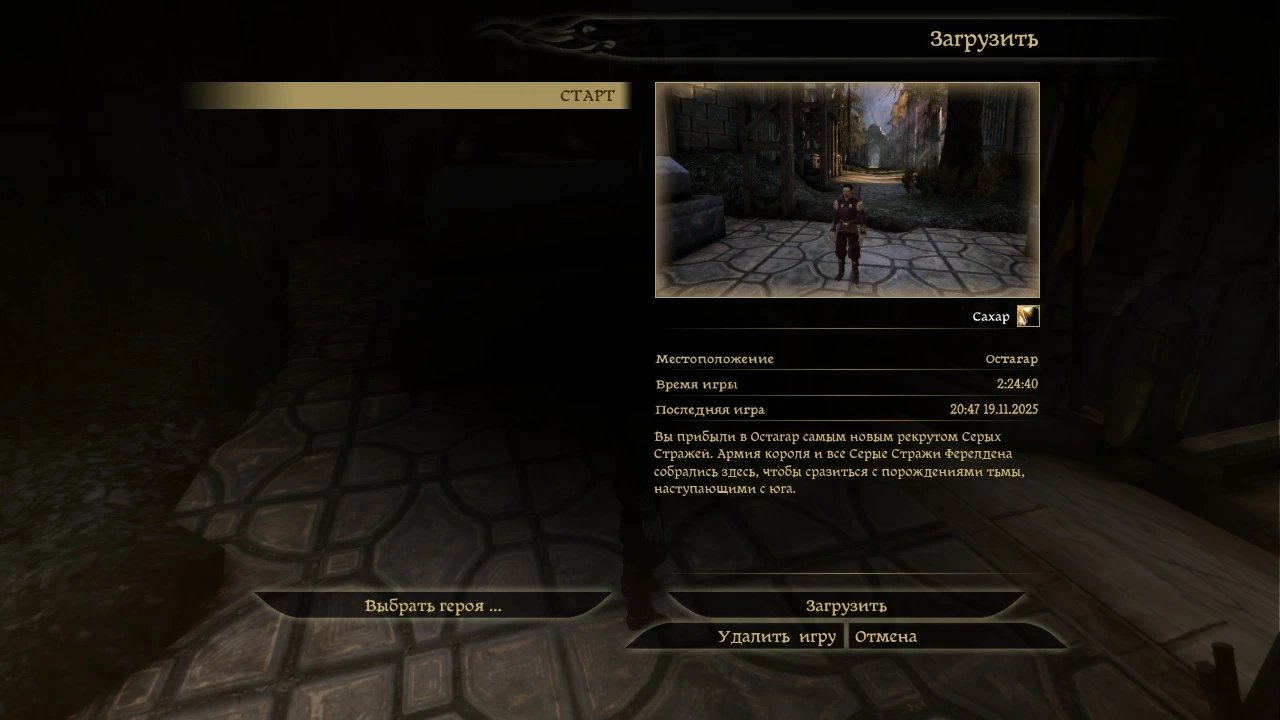The width and height of the screenshot is (1280, 720).
Task: Click the frame border of the save preview
Action: 847,84
